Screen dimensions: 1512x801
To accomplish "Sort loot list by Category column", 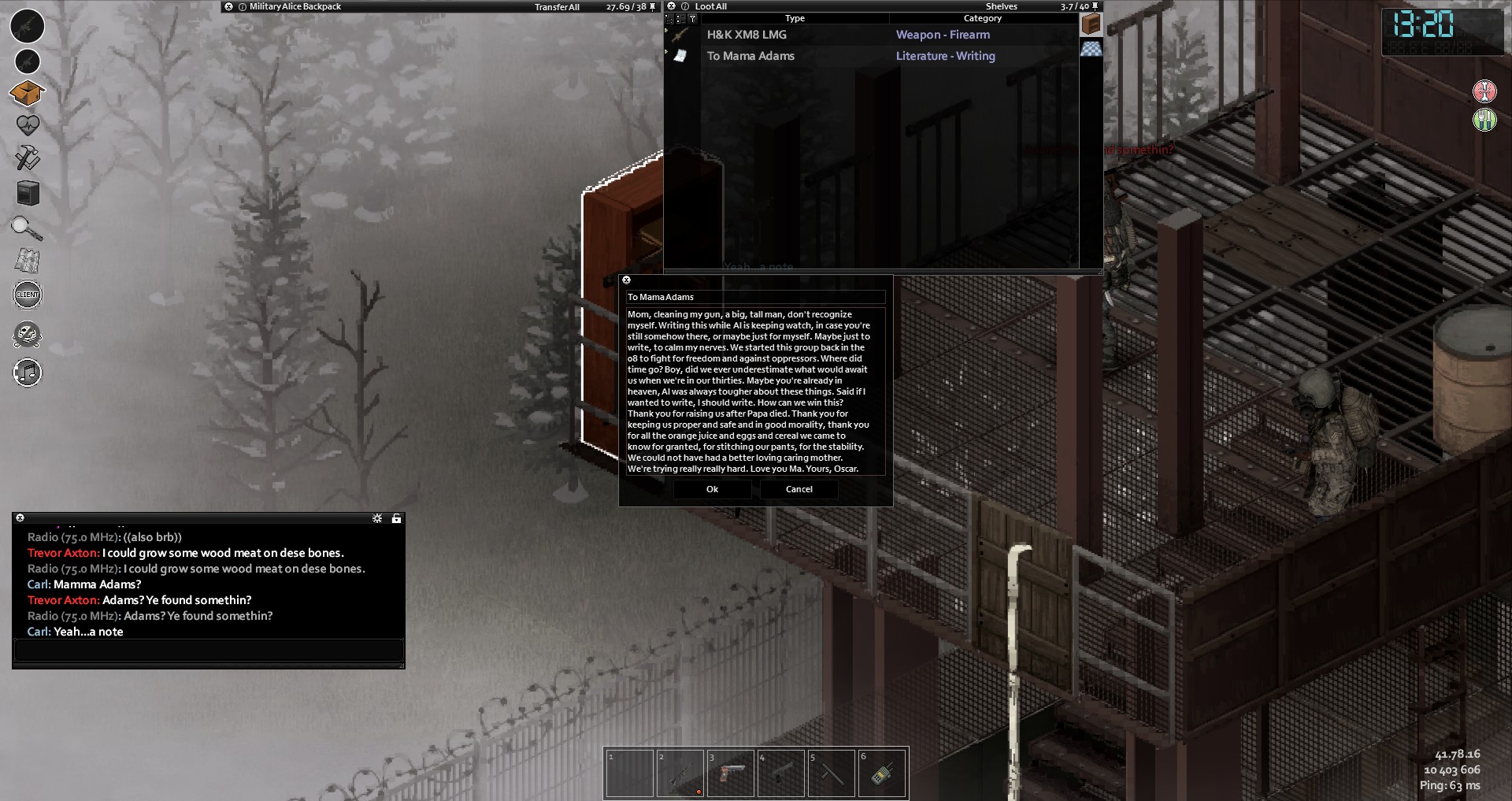I will tap(982, 18).
